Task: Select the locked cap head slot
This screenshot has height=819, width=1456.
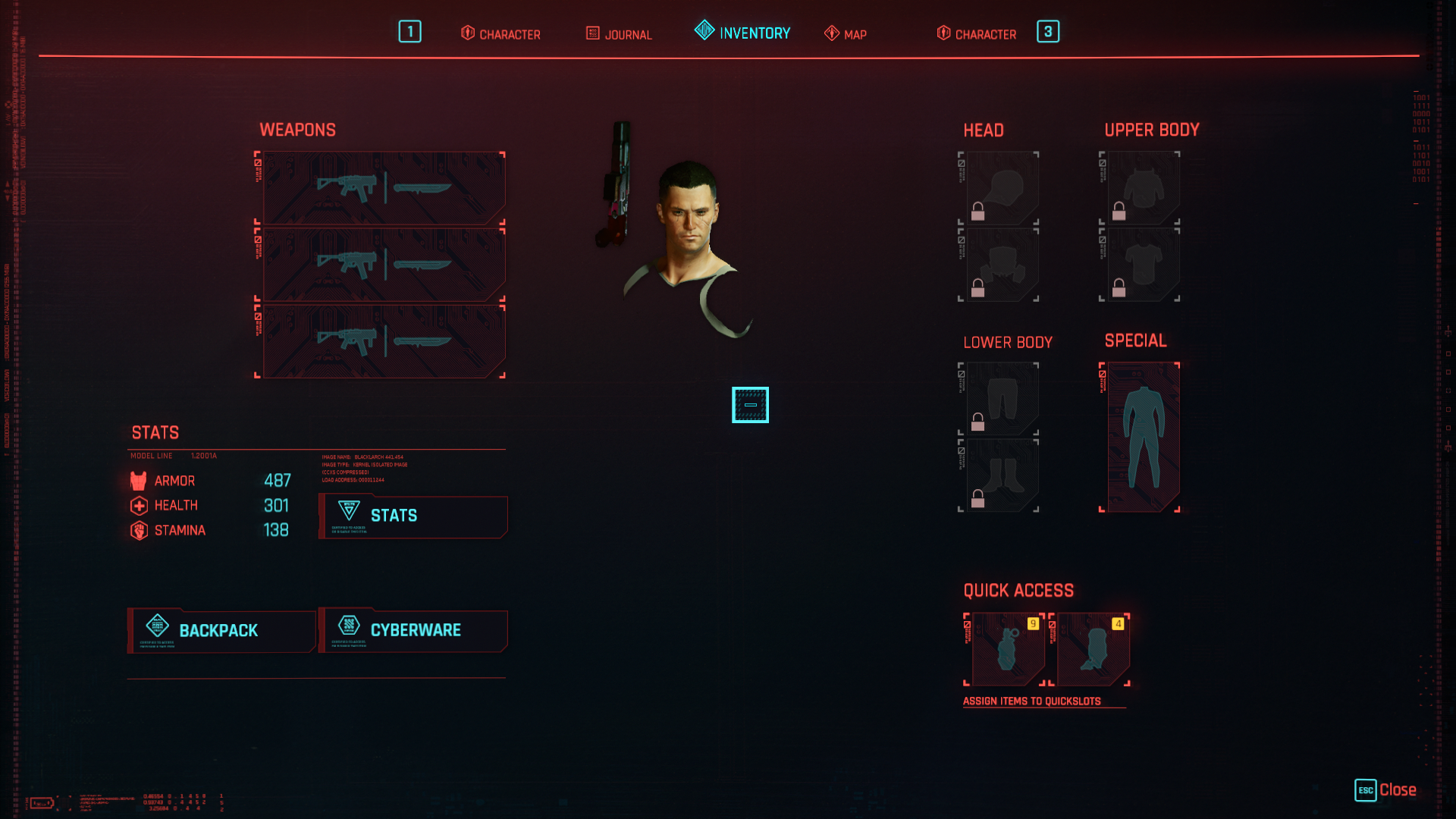Action: [x=1001, y=187]
